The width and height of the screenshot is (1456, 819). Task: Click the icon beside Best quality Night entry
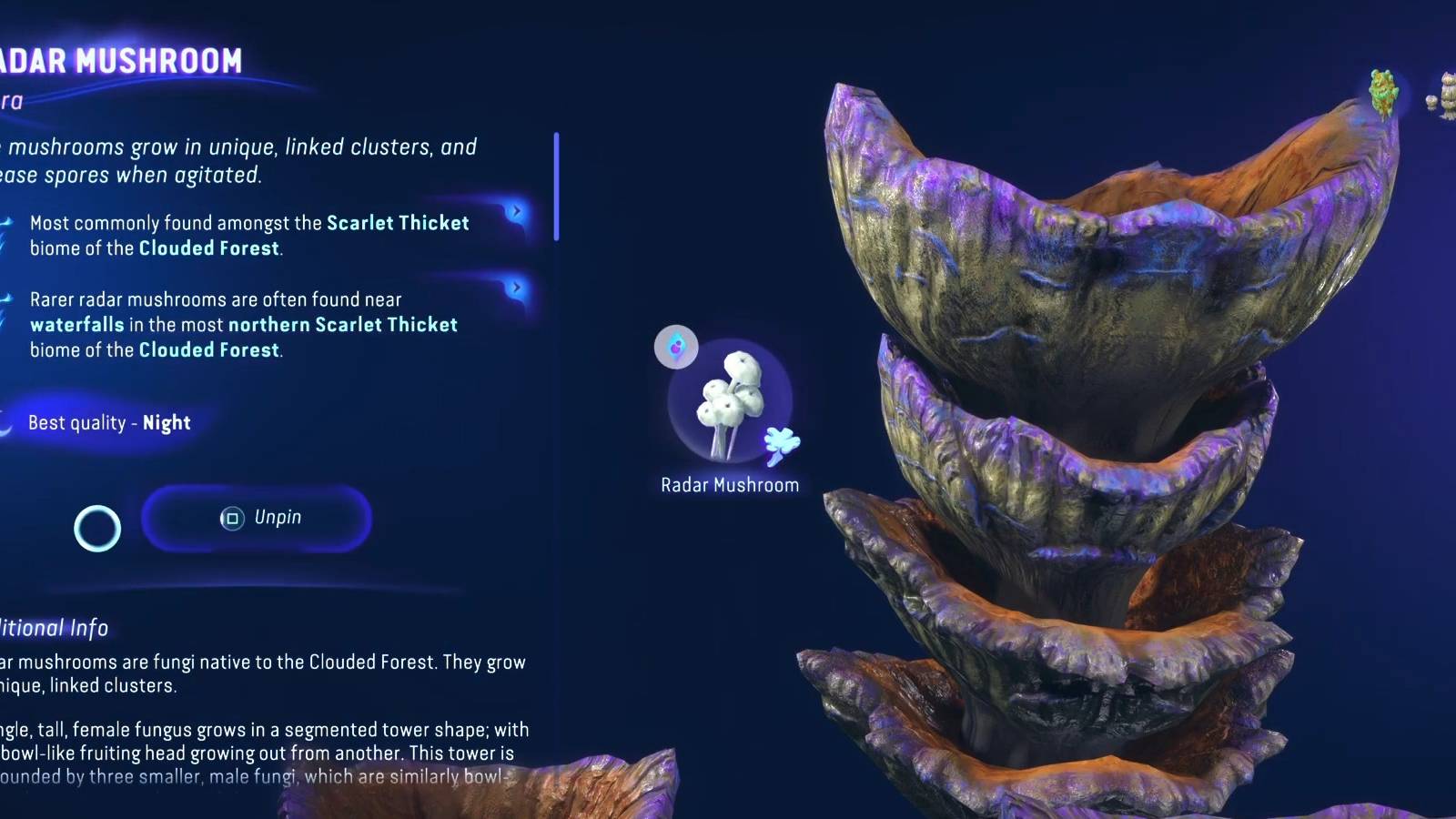[x=5, y=420]
